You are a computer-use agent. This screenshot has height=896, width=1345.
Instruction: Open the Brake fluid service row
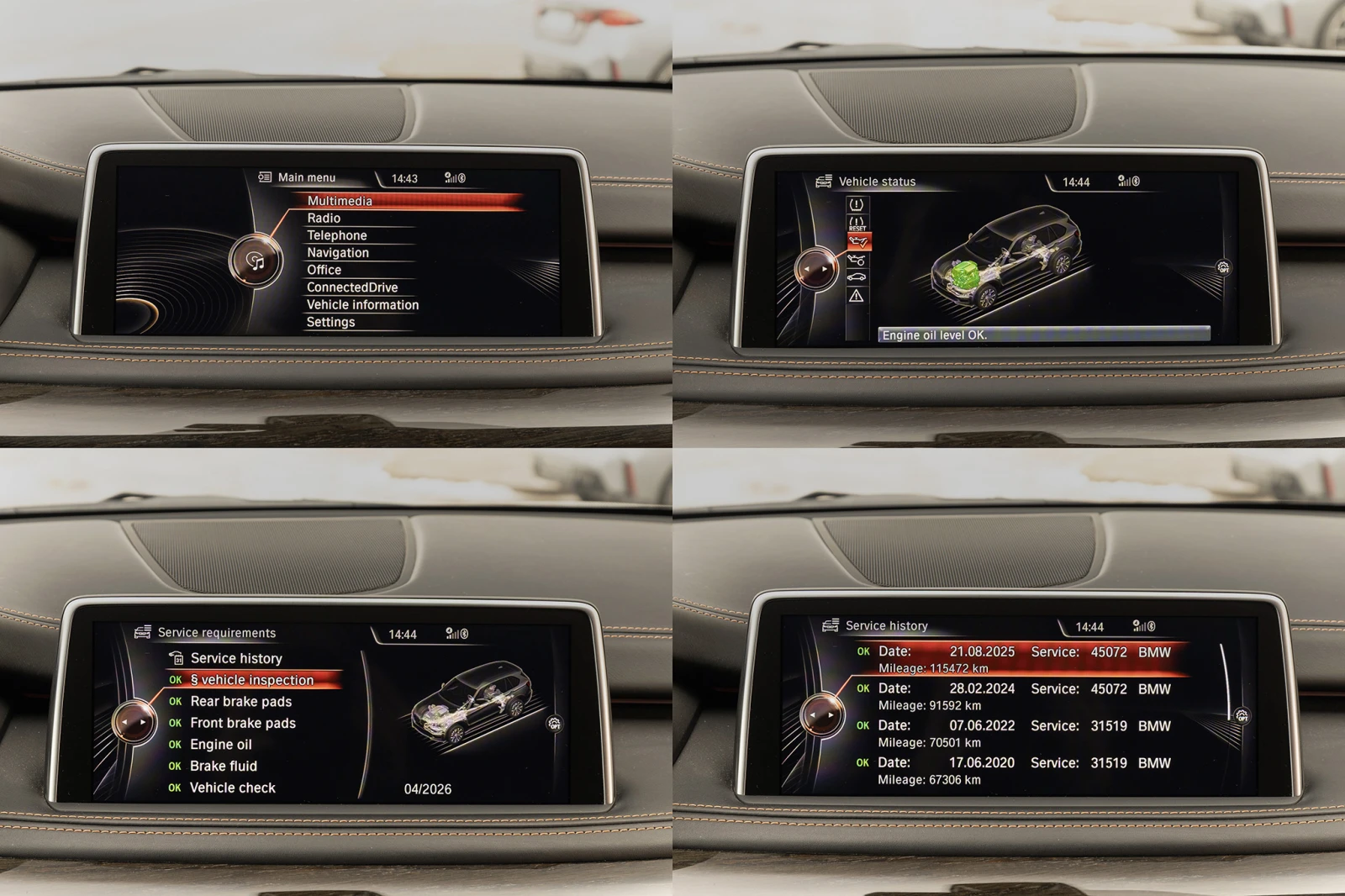(223, 766)
